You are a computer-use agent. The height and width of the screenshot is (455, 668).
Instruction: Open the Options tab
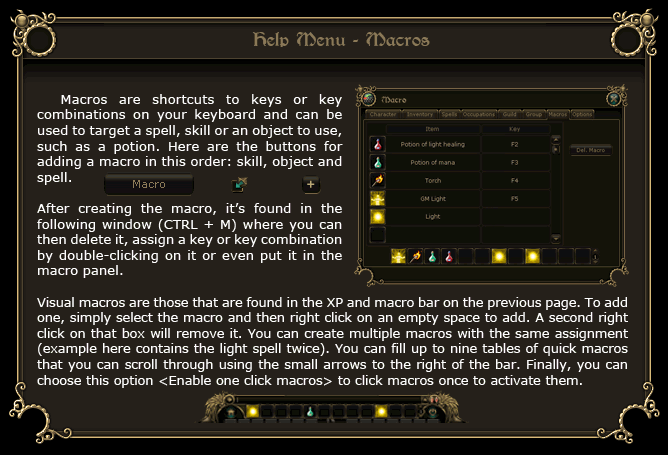(x=582, y=115)
